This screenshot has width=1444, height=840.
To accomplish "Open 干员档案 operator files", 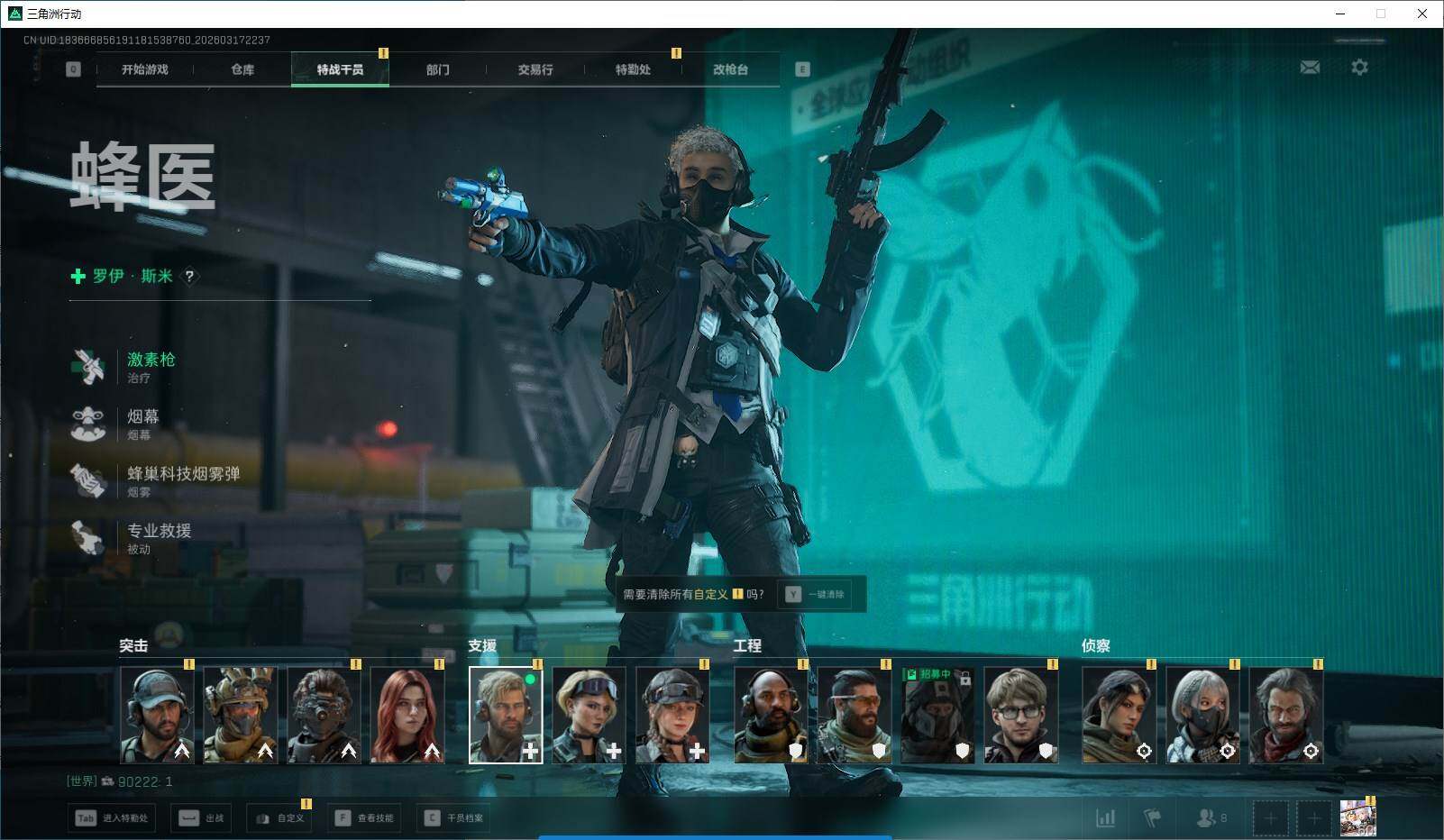I will tap(455, 818).
